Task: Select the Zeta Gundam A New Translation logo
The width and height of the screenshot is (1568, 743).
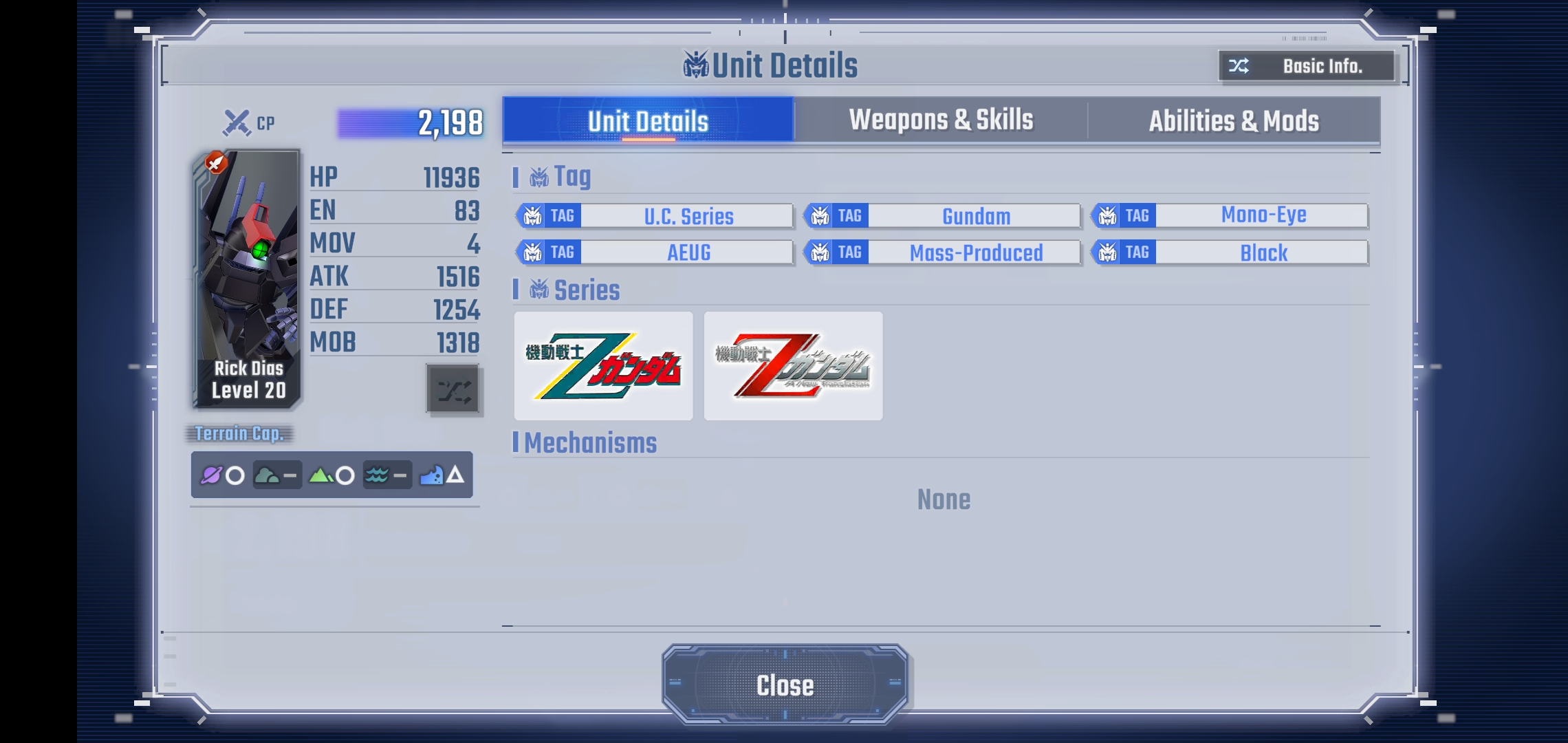Action: [x=793, y=366]
